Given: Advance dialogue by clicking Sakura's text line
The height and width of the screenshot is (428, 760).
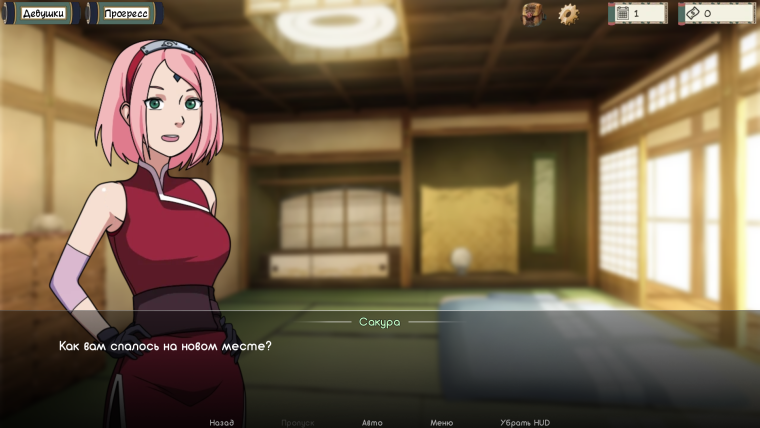Looking at the screenshot, I should tap(165, 346).
